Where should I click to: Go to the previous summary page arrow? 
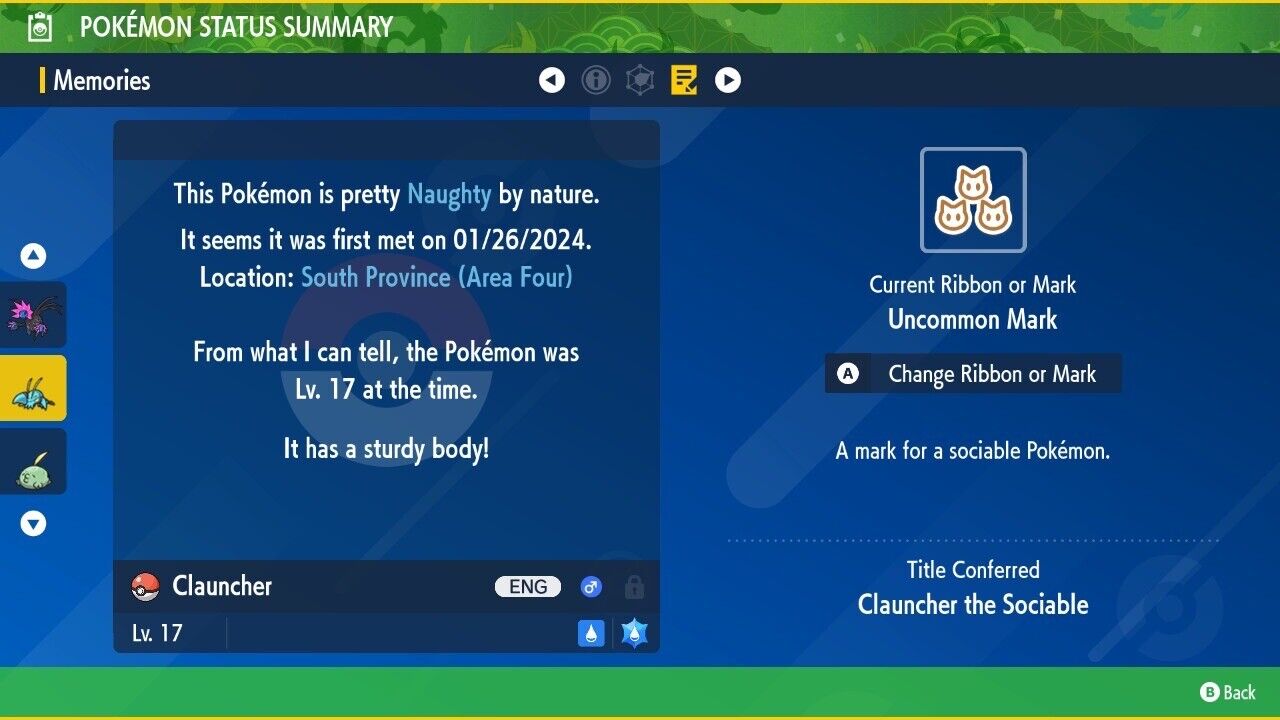point(552,80)
